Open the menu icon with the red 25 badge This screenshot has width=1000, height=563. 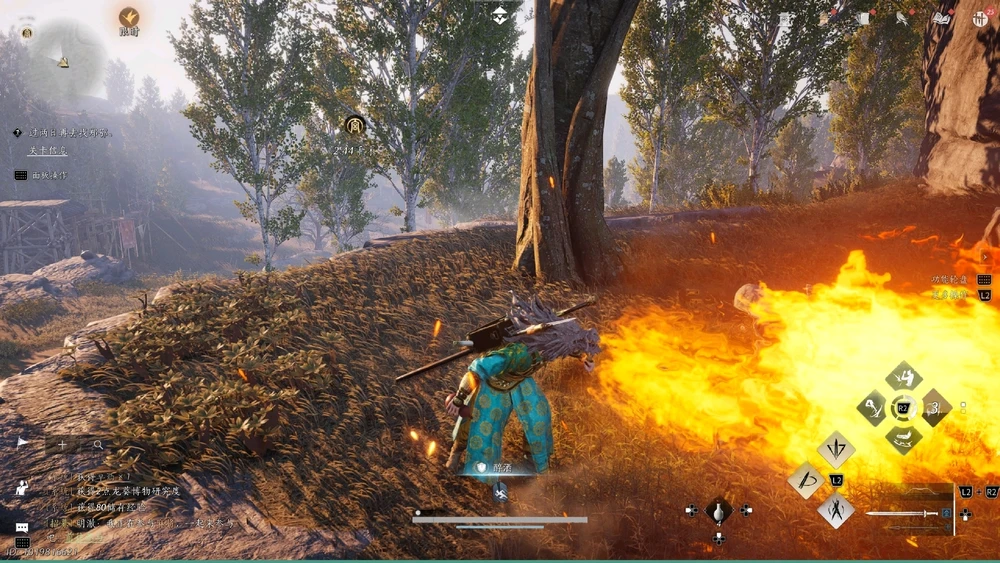pyautogui.click(x=980, y=18)
